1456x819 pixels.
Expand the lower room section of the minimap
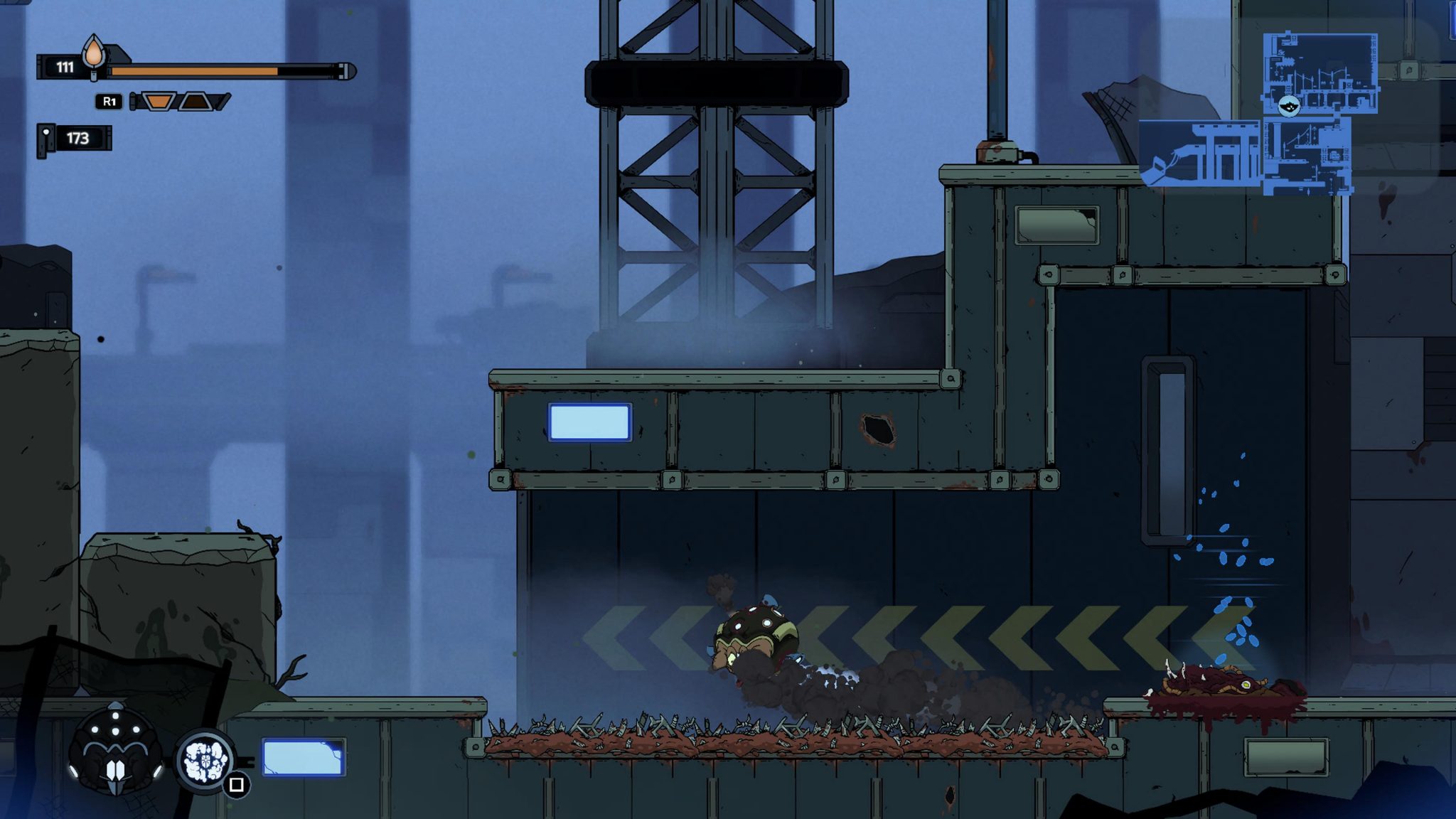pos(1307,155)
